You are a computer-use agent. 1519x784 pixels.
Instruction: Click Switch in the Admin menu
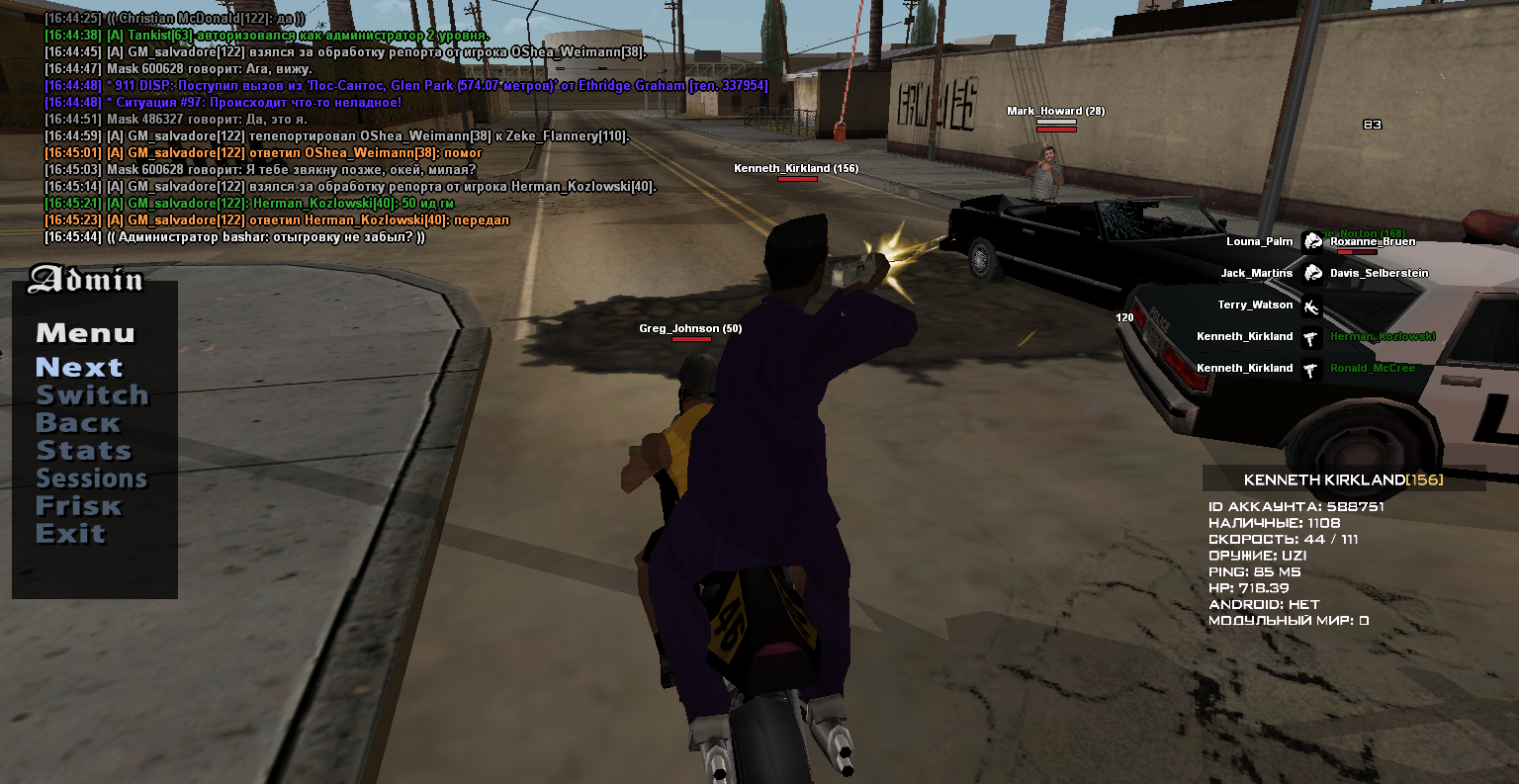pos(92,395)
